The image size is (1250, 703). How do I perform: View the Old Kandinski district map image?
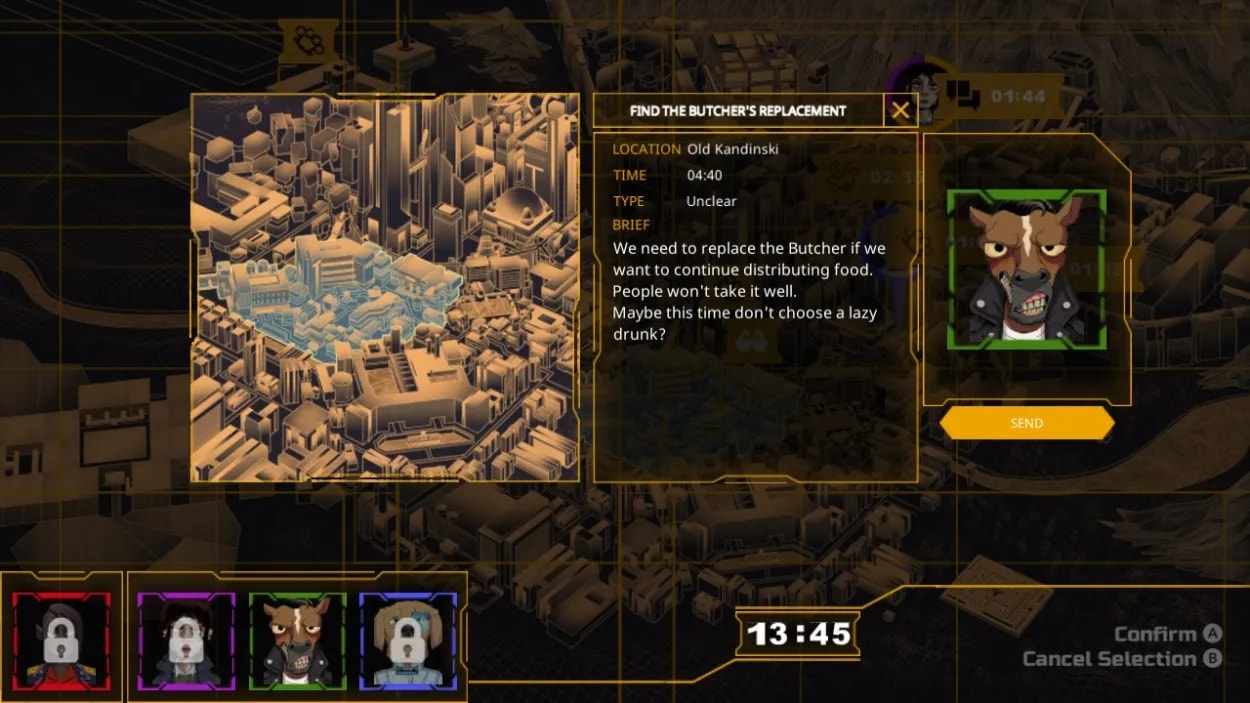[385, 288]
